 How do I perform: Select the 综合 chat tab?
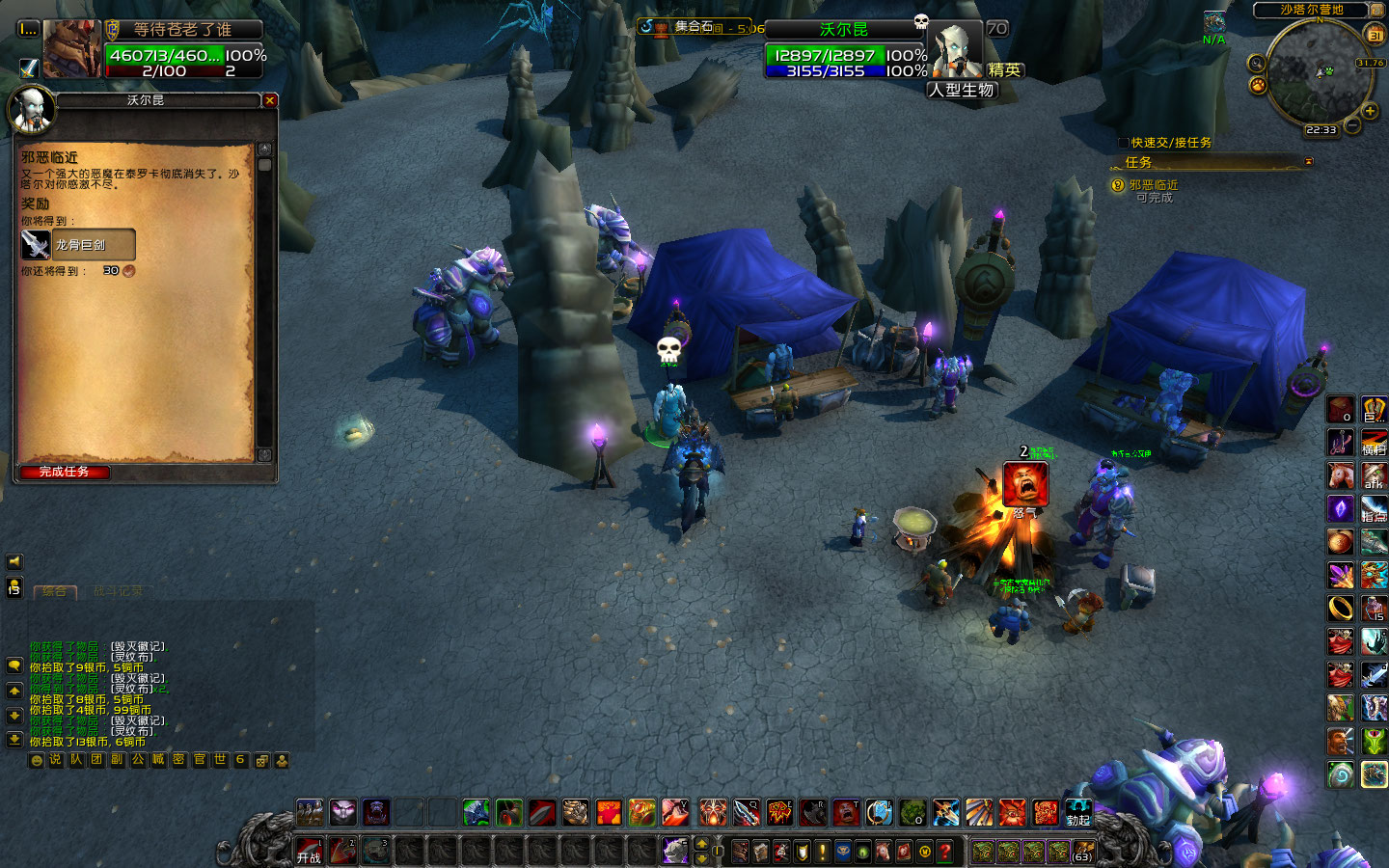click(55, 591)
